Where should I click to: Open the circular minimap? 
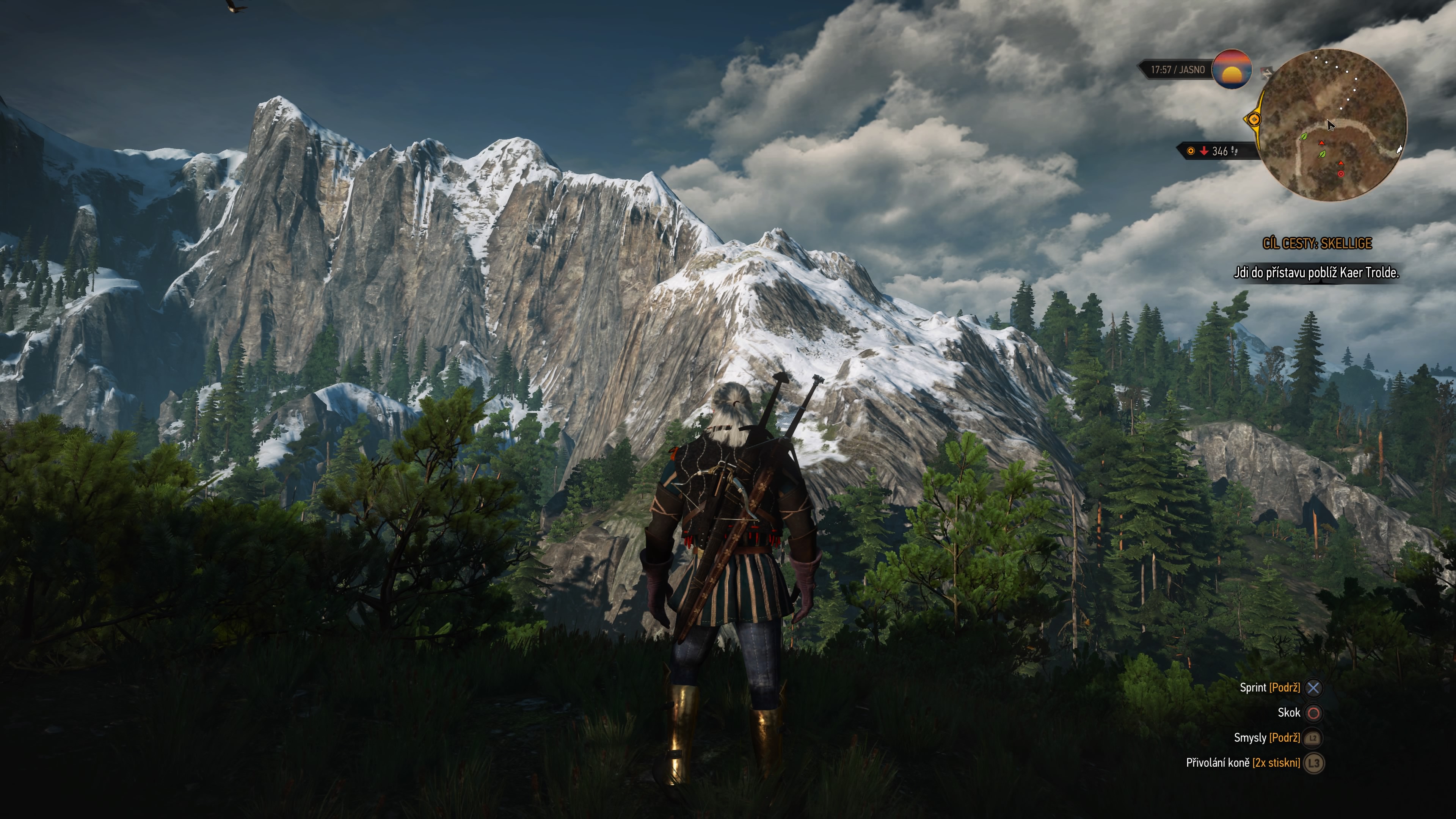(1334, 124)
